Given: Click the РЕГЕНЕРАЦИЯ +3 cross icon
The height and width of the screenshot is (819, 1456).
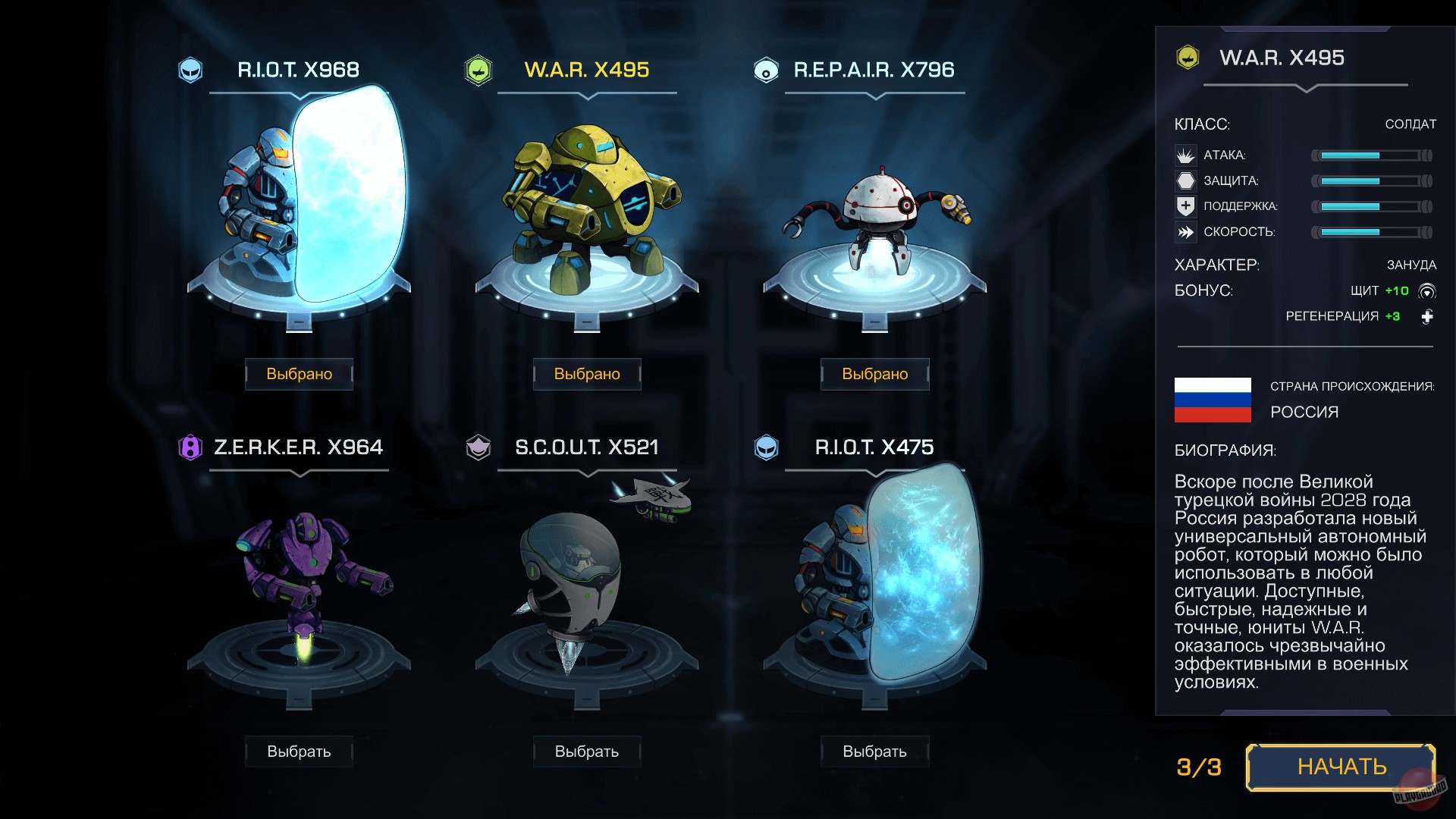Looking at the screenshot, I should [x=1428, y=317].
